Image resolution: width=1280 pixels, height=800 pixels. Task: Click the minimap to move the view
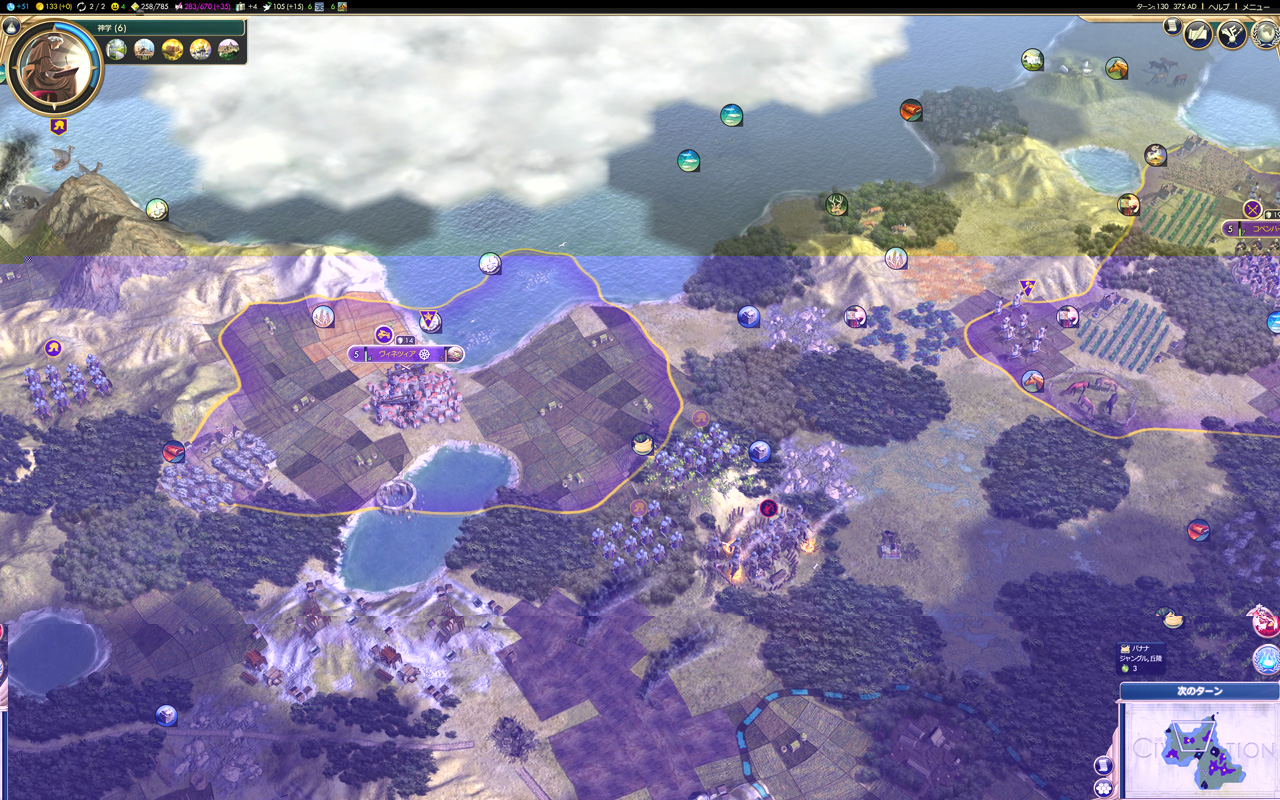pos(1198,750)
